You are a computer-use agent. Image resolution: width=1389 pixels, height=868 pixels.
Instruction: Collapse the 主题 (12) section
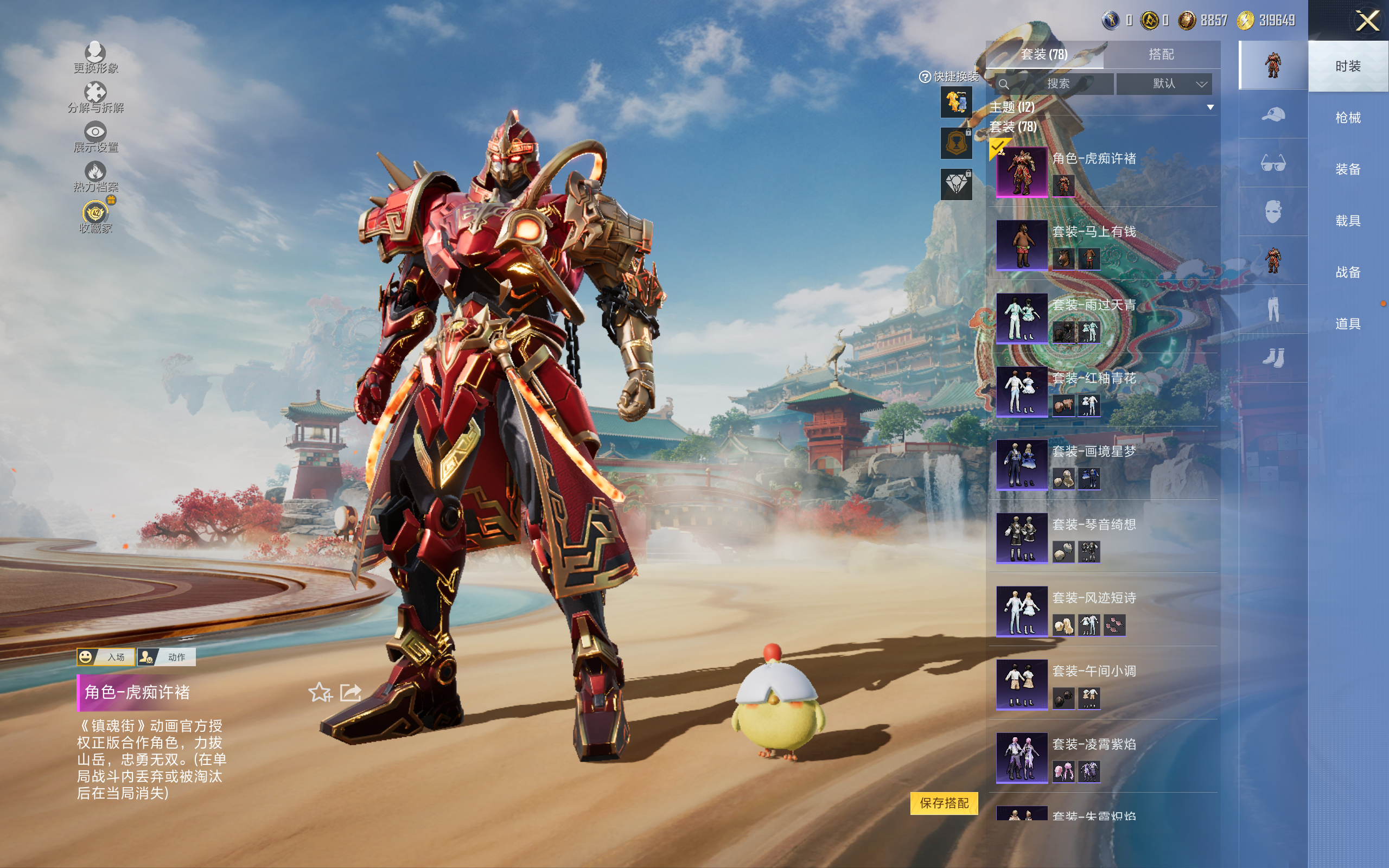pyautogui.click(x=1210, y=107)
